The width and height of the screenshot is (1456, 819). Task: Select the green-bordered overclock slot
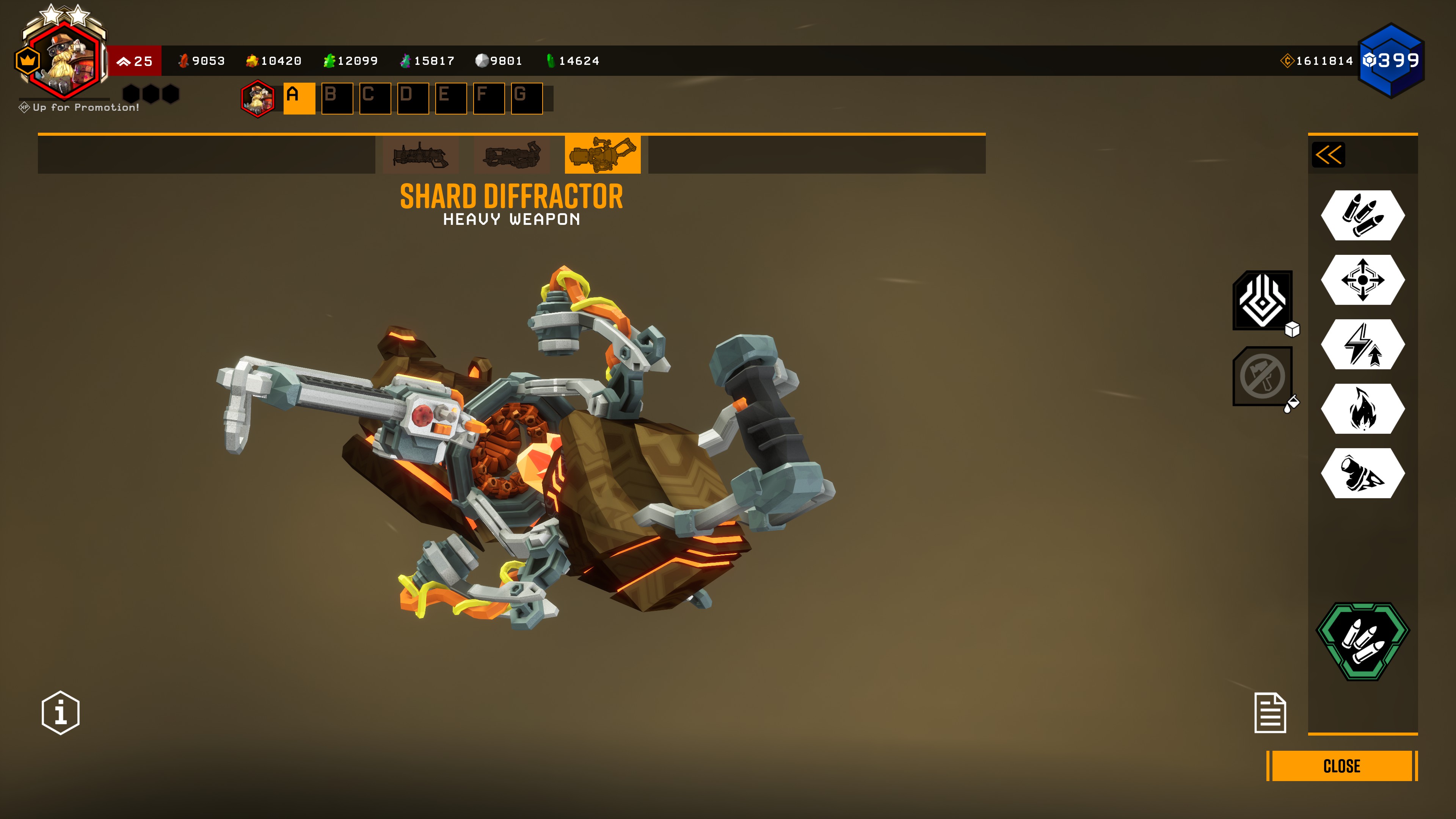tap(1363, 642)
